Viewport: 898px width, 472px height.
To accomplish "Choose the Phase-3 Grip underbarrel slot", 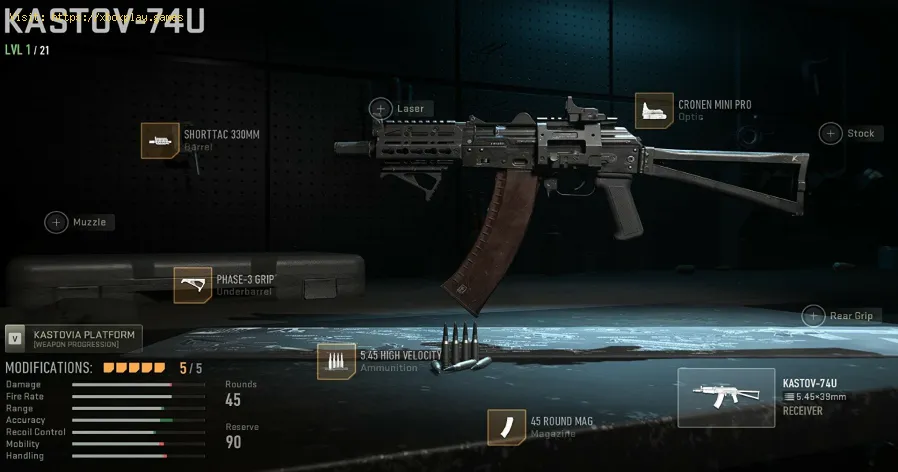I will [192, 285].
